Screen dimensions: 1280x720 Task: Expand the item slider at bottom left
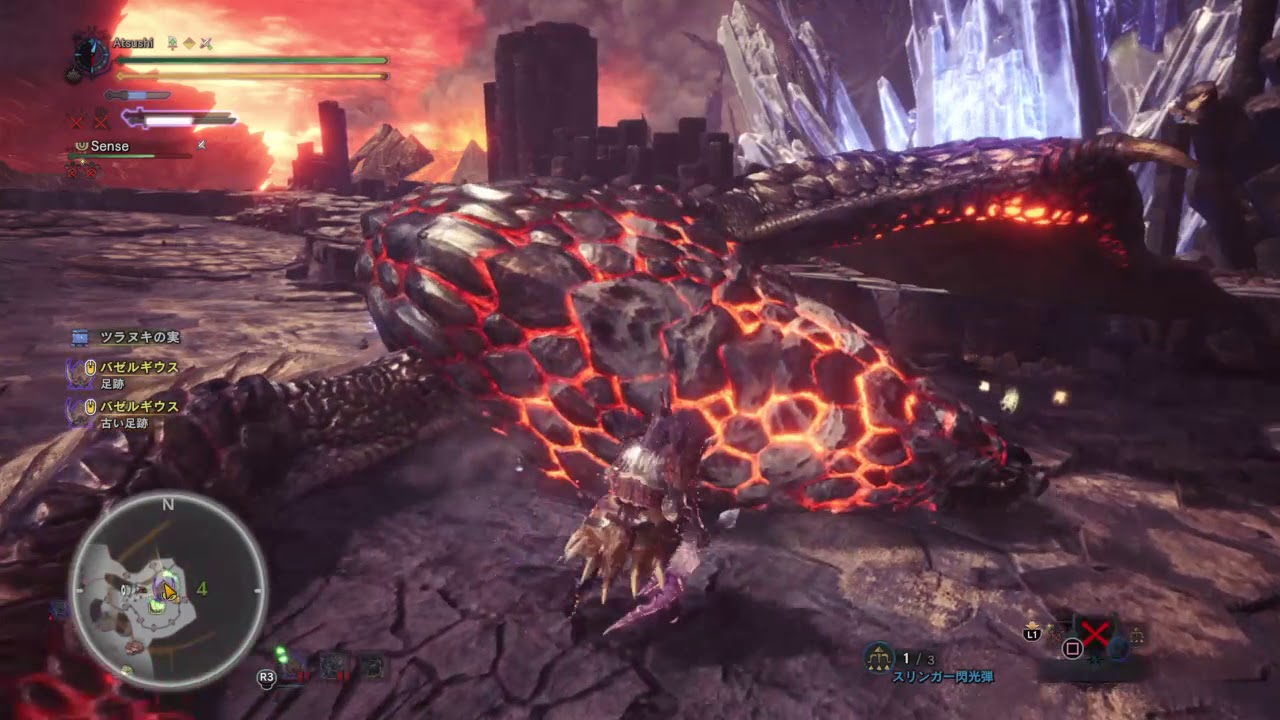pyautogui.click(x=330, y=665)
